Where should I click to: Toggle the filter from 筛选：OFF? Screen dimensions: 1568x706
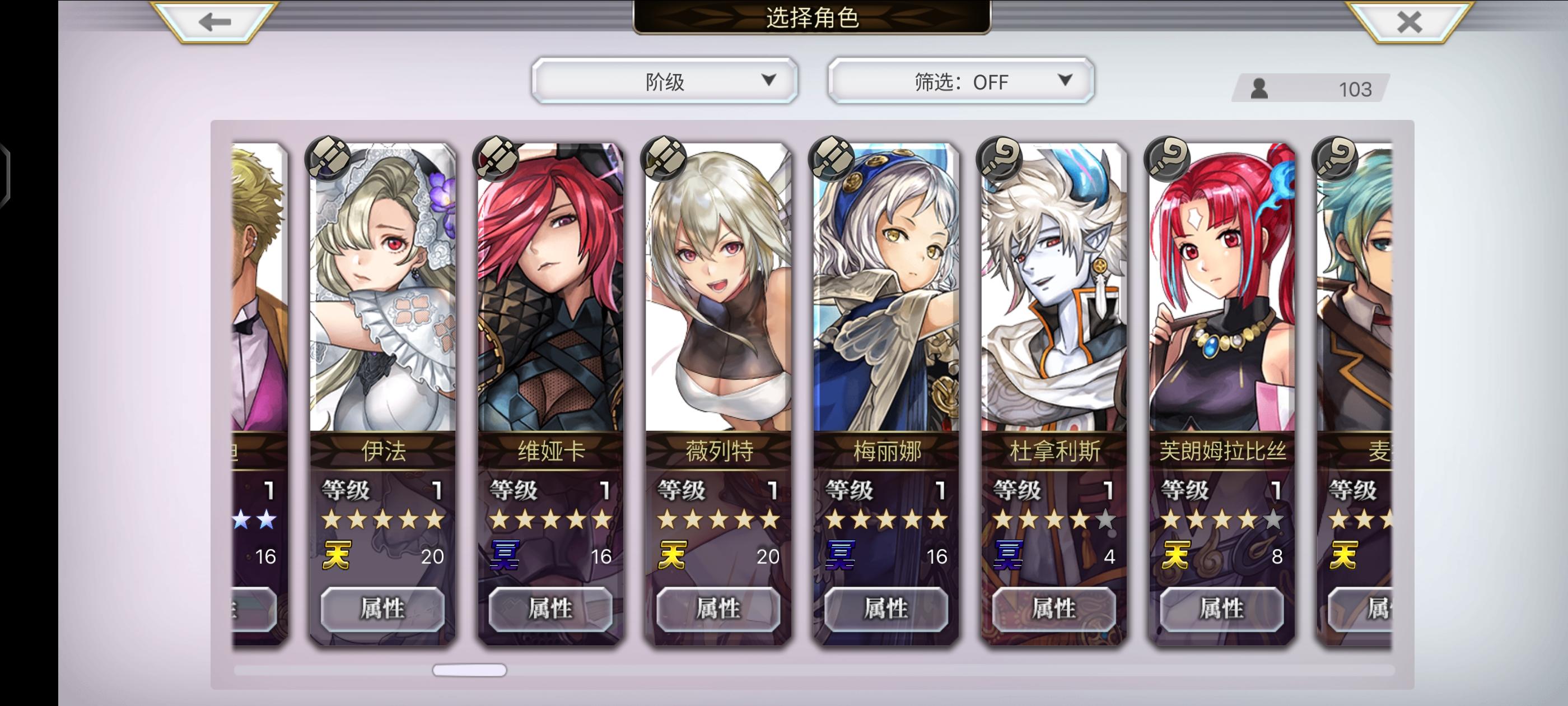point(960,81)
